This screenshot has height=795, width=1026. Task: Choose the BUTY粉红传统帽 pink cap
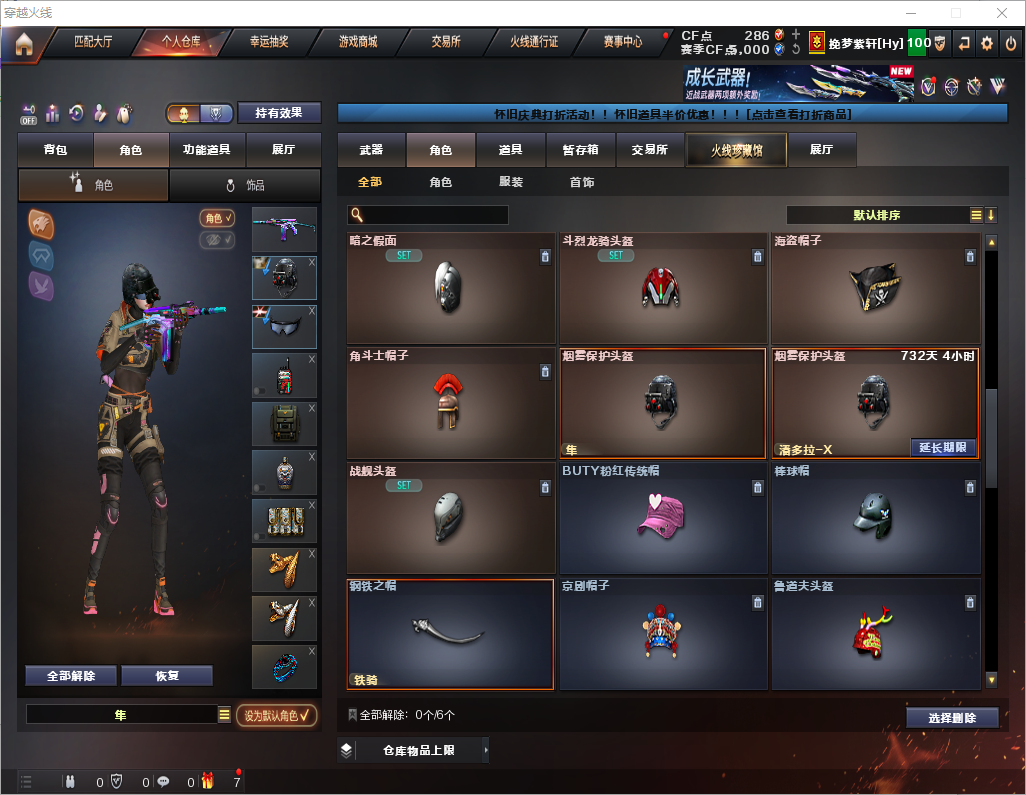point(663,517)
